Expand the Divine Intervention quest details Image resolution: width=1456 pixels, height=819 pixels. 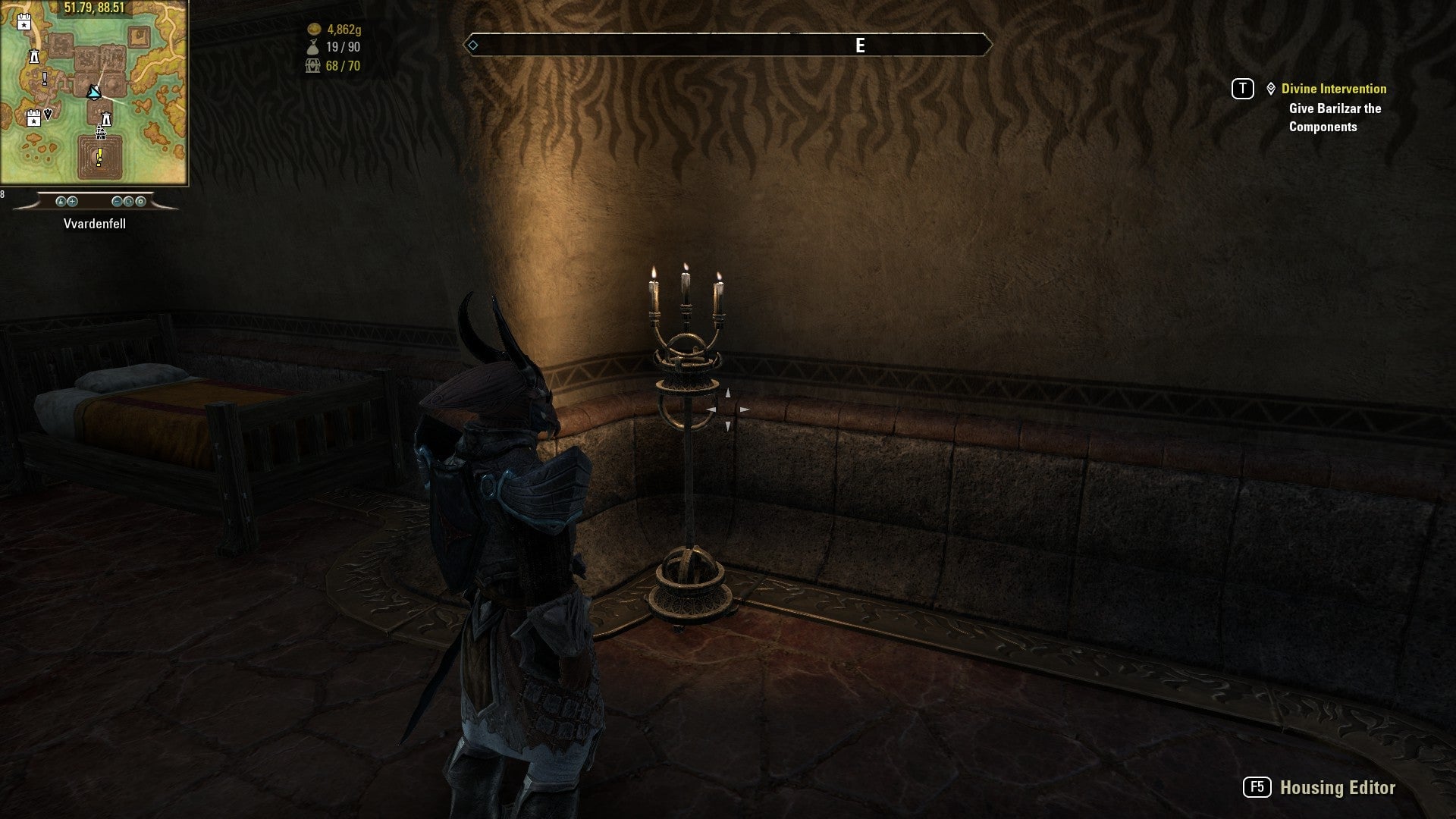(1332, 89)
